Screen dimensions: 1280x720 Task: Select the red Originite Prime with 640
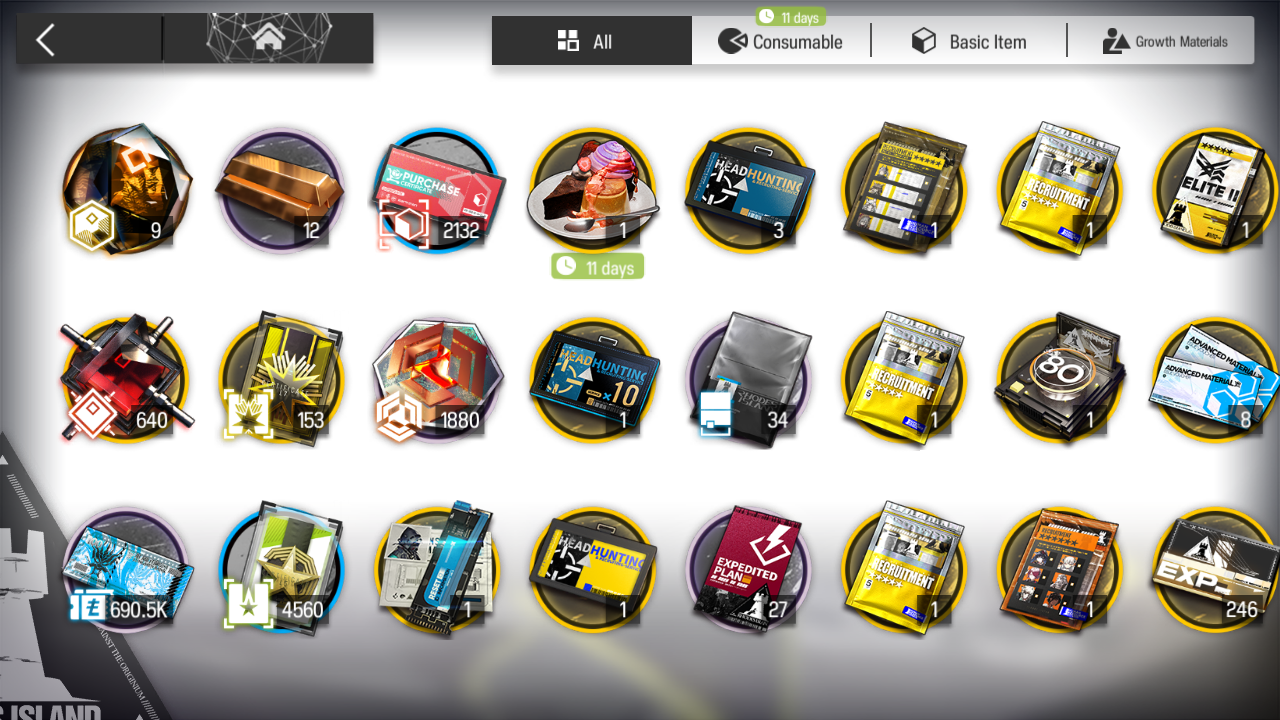125,380
